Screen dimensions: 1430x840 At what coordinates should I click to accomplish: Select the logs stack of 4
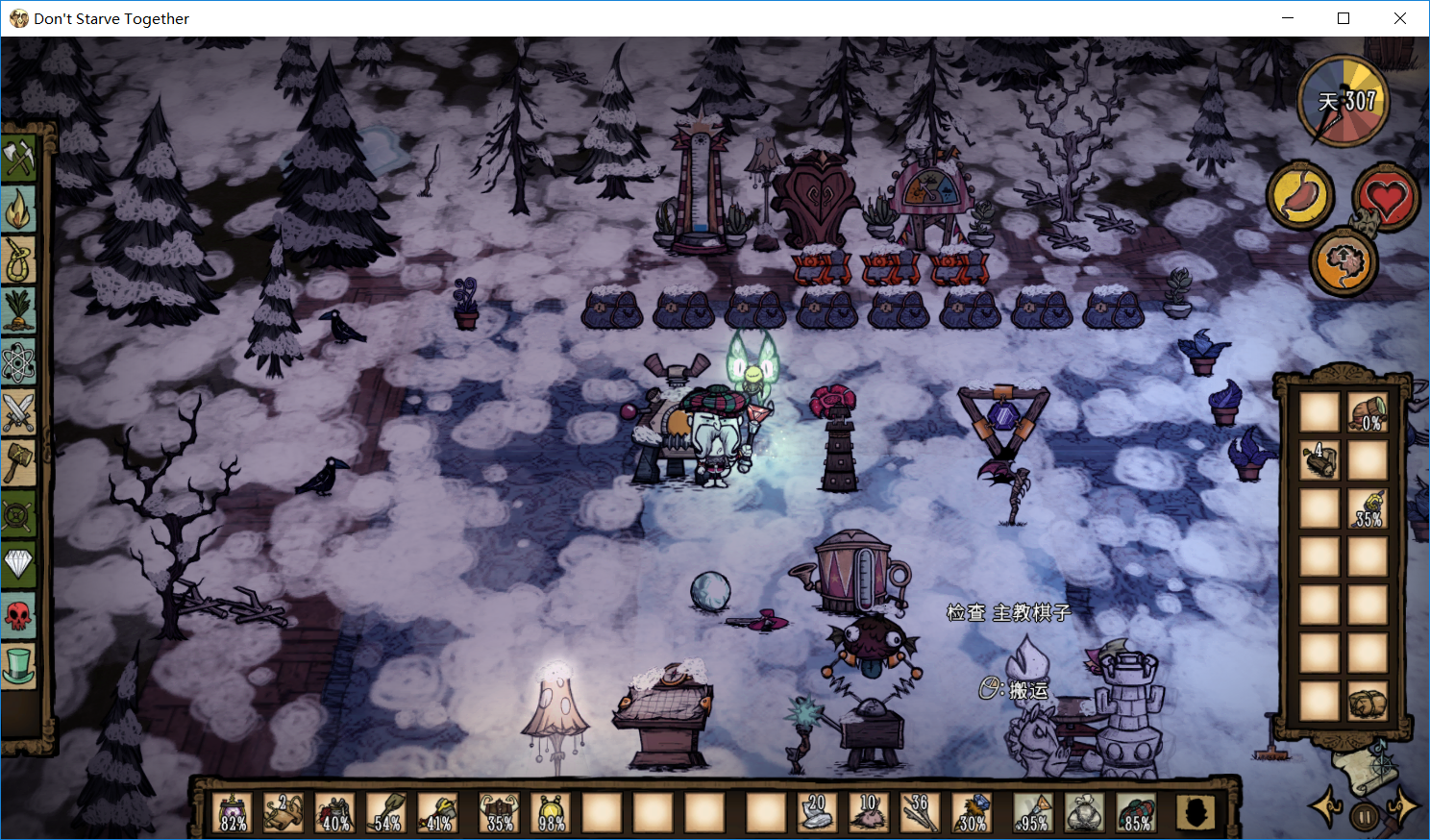(1319, 460)
